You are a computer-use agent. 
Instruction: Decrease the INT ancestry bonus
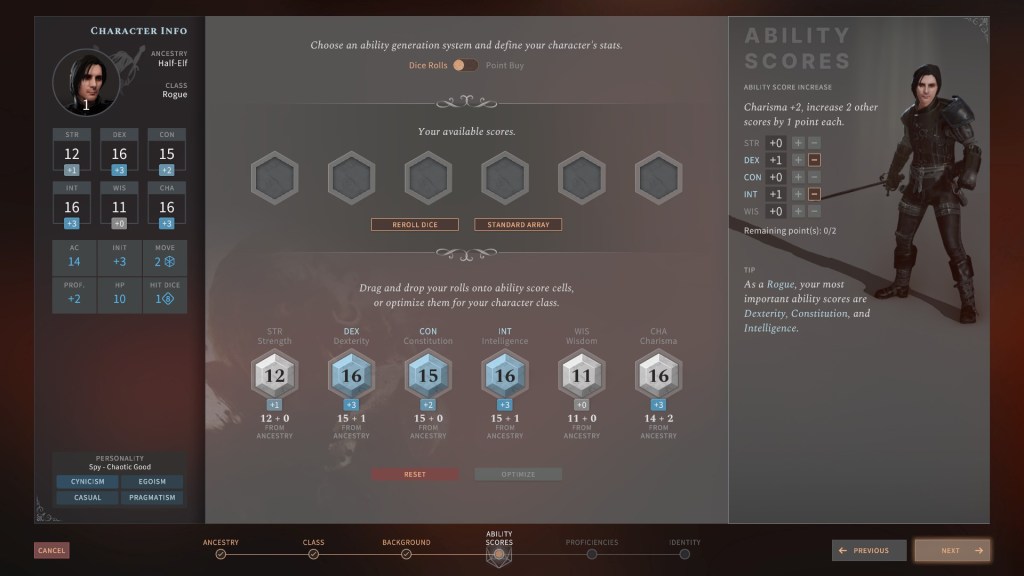[814, 194]
